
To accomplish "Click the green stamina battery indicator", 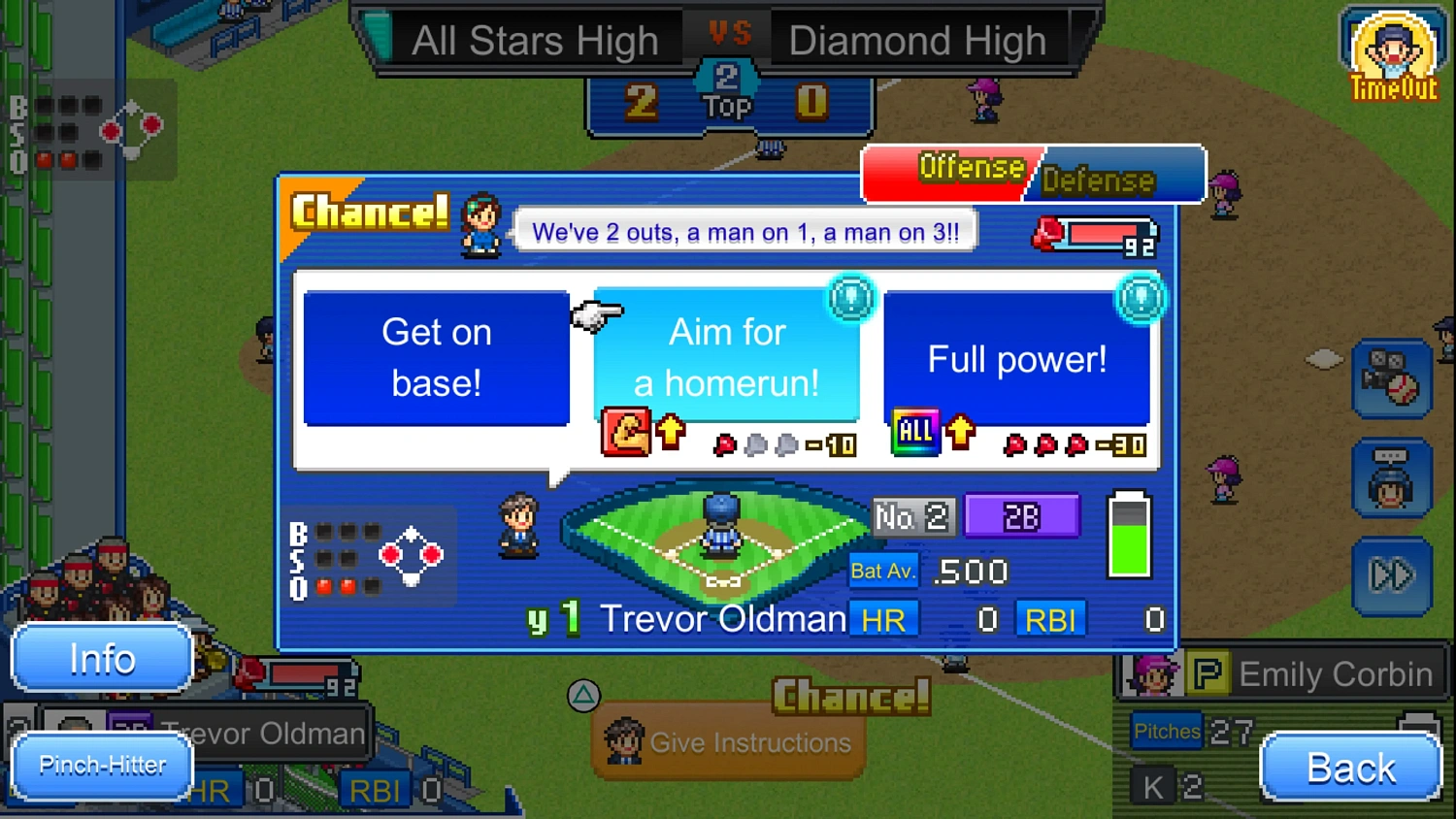I will point(1128,534).
